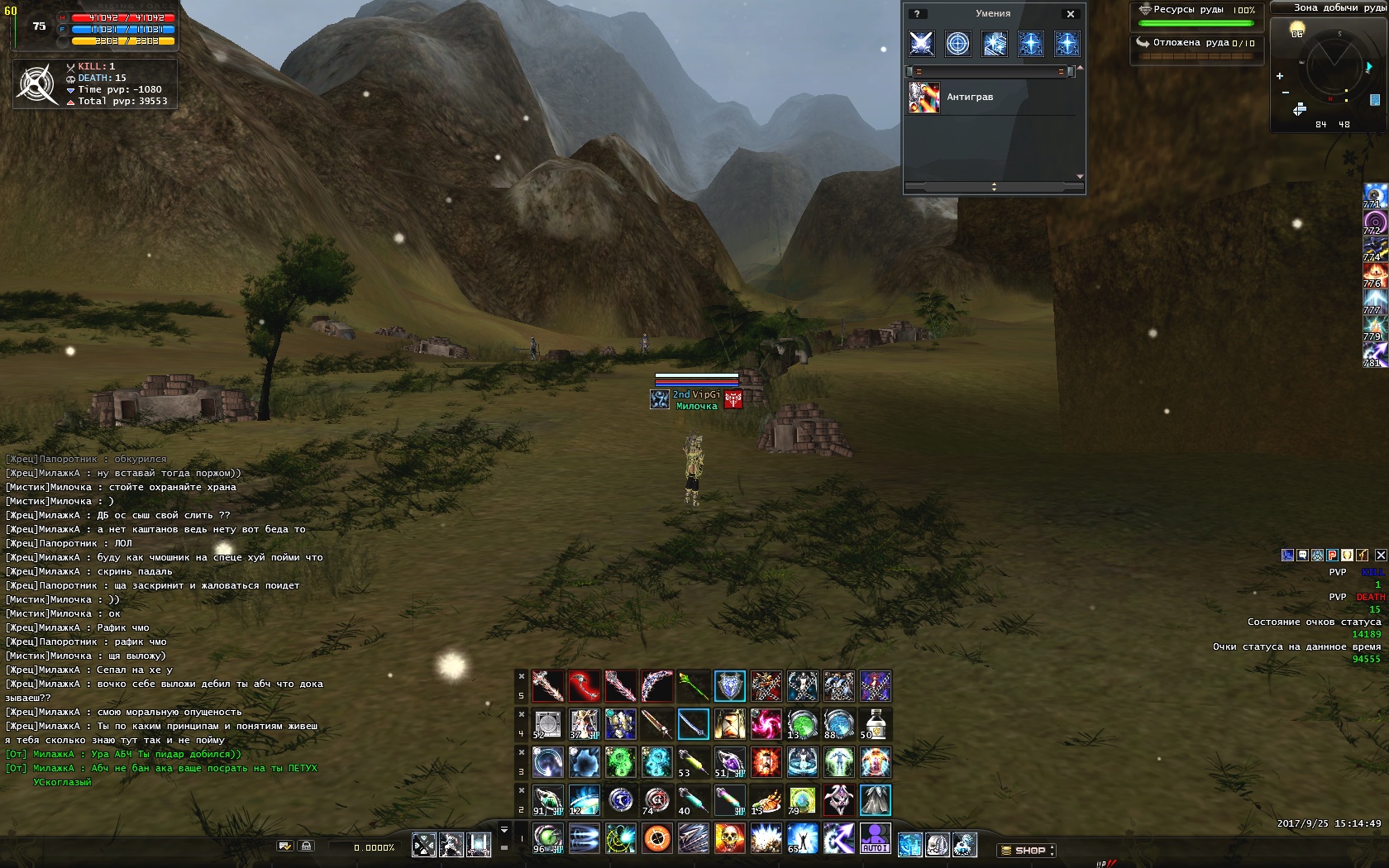
Task: Close the Умения skills window
Action: [x=1071, y=14]
